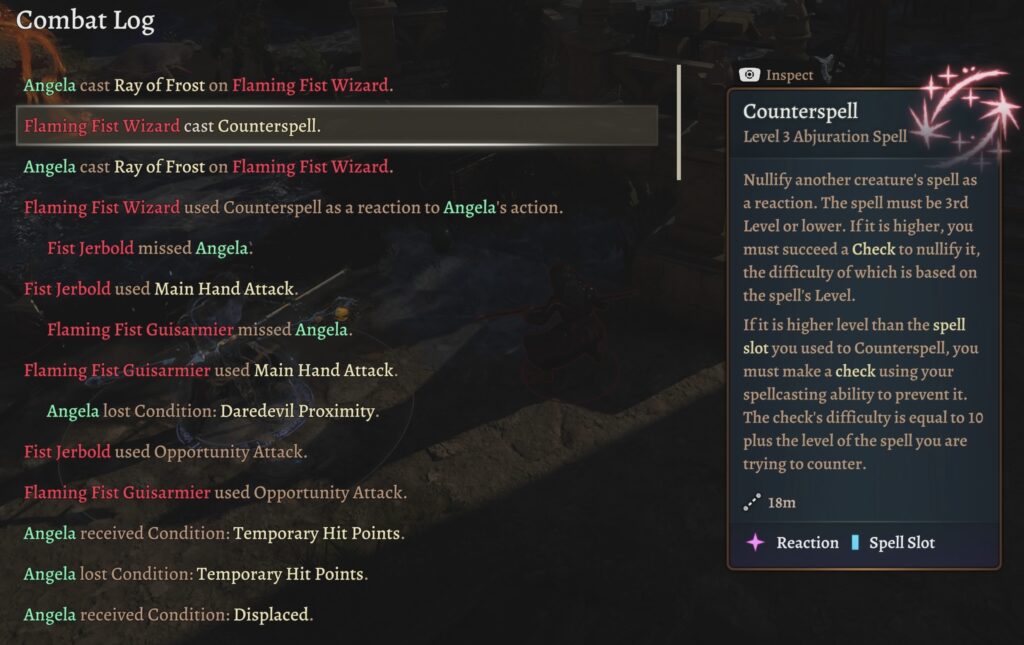Viewport: 1024px width, 645px height.
Task: Open the Guisarmier used Main Hand Attack entry
Action: (x=210, y=370)
